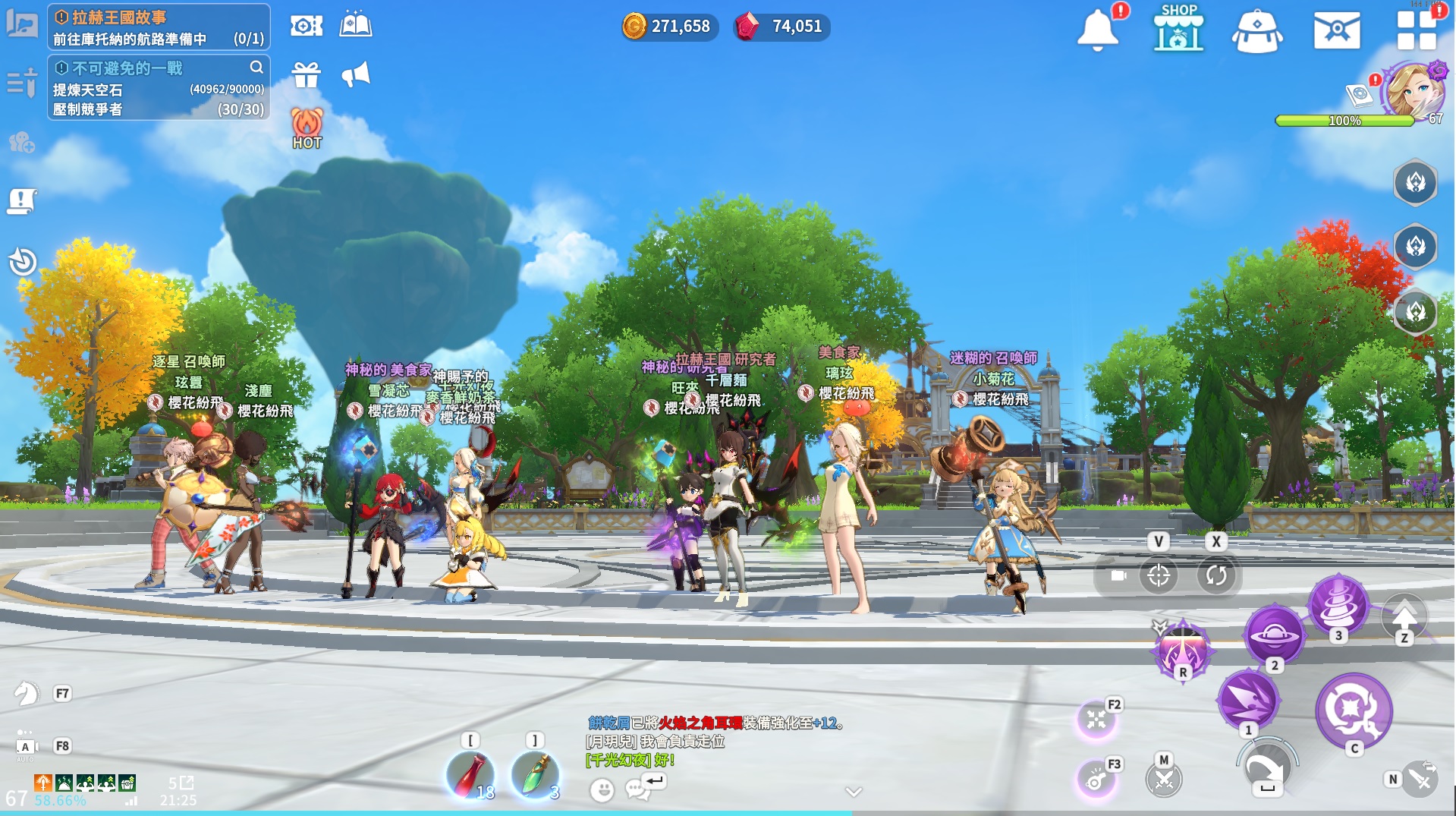Open the mail envelope inbox
The width and height of the screenshot is (1456, 816).
(x=1336, y=30)
